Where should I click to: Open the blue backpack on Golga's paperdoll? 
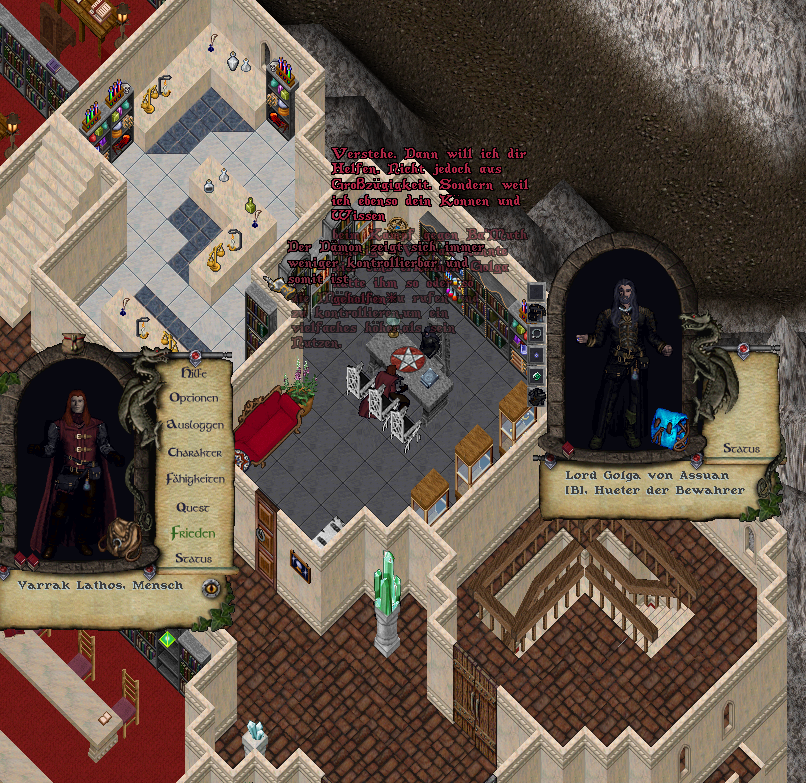click(x=668, y=424)
